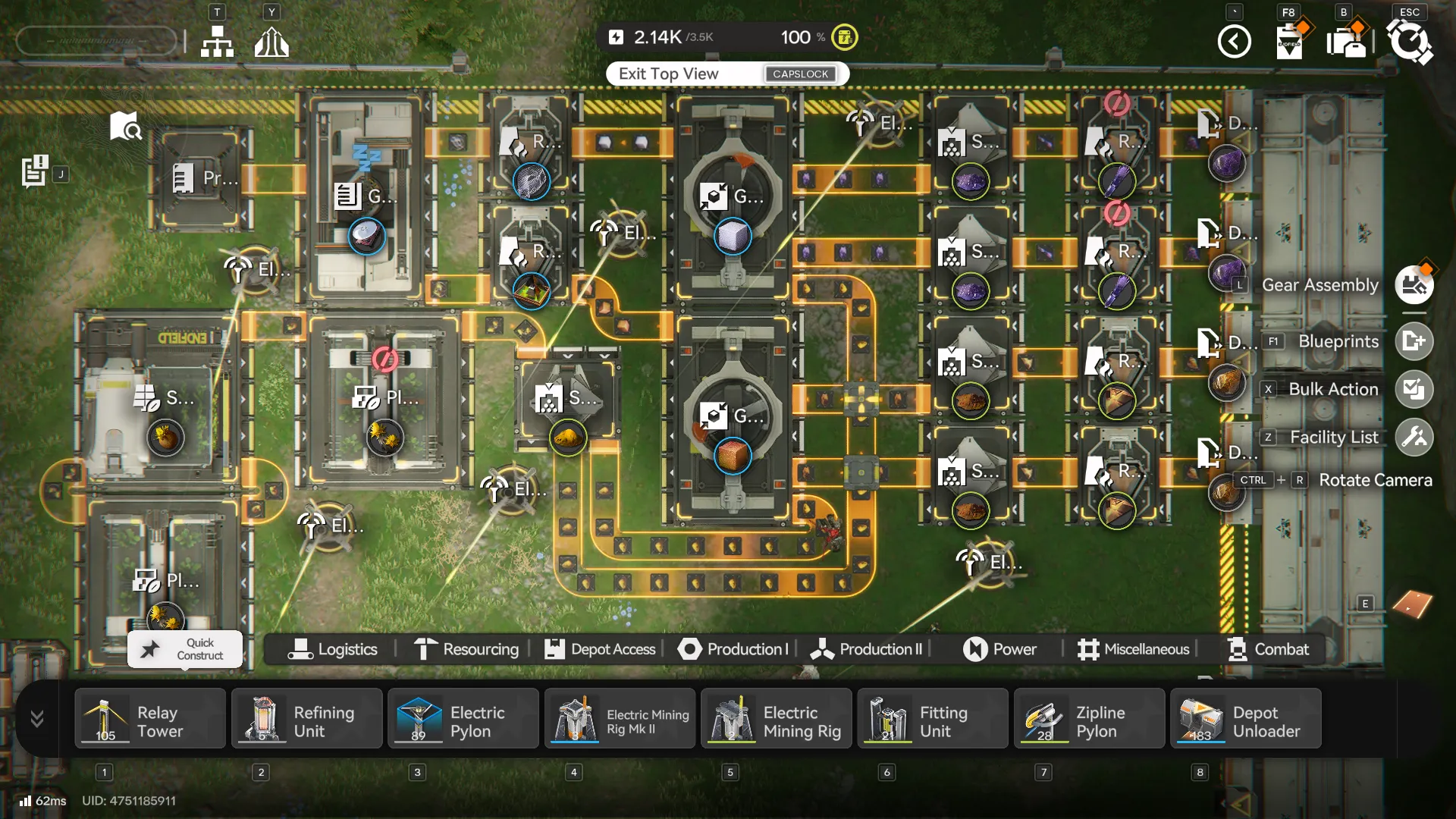This screenshot has height=819, width=1456.
Task: Select the Depot Unloader facility
Action: [1246, 718]
